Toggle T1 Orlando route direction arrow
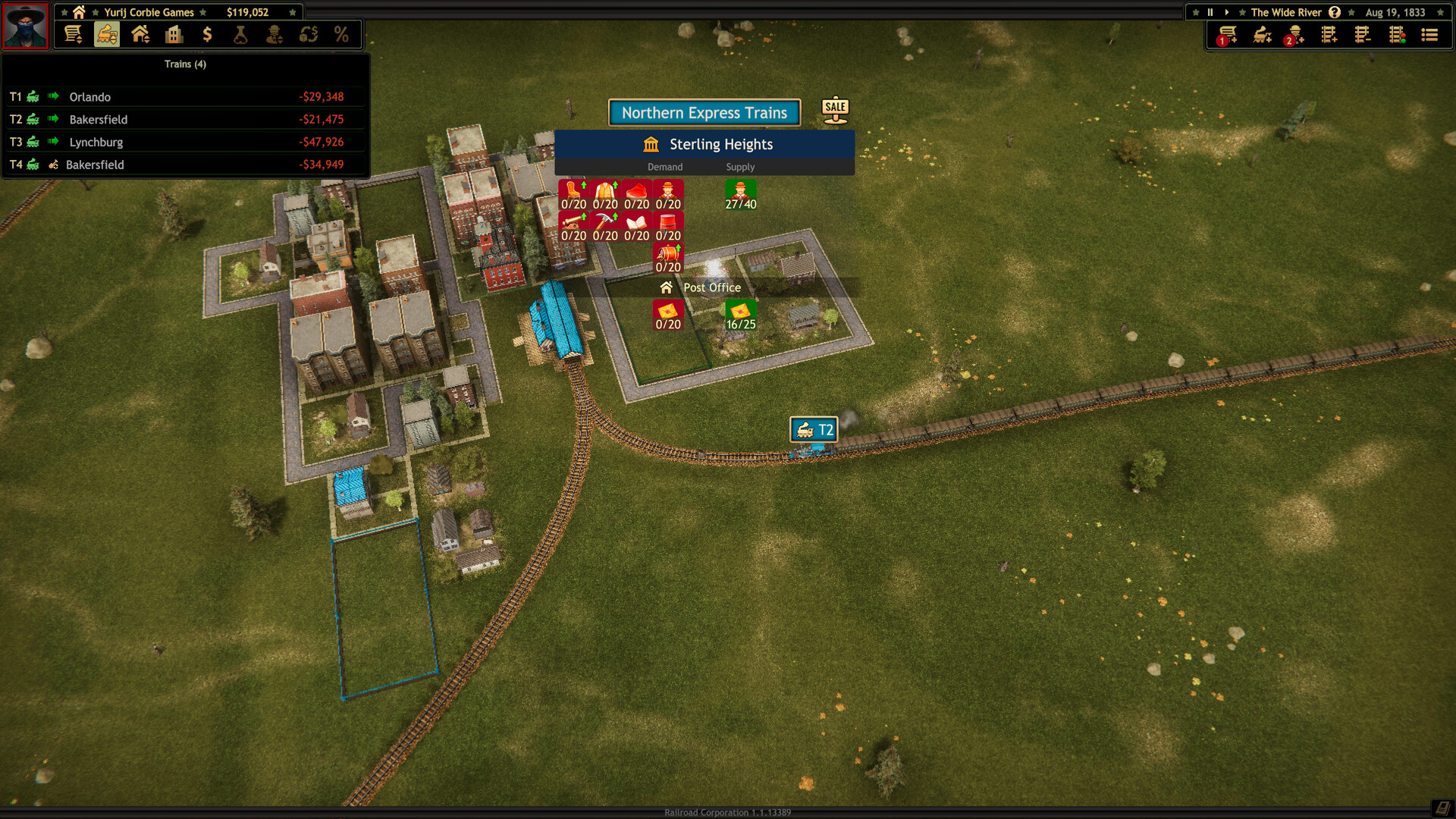The width and height of the screenshot is (1456, 819). tap(52, 96)
